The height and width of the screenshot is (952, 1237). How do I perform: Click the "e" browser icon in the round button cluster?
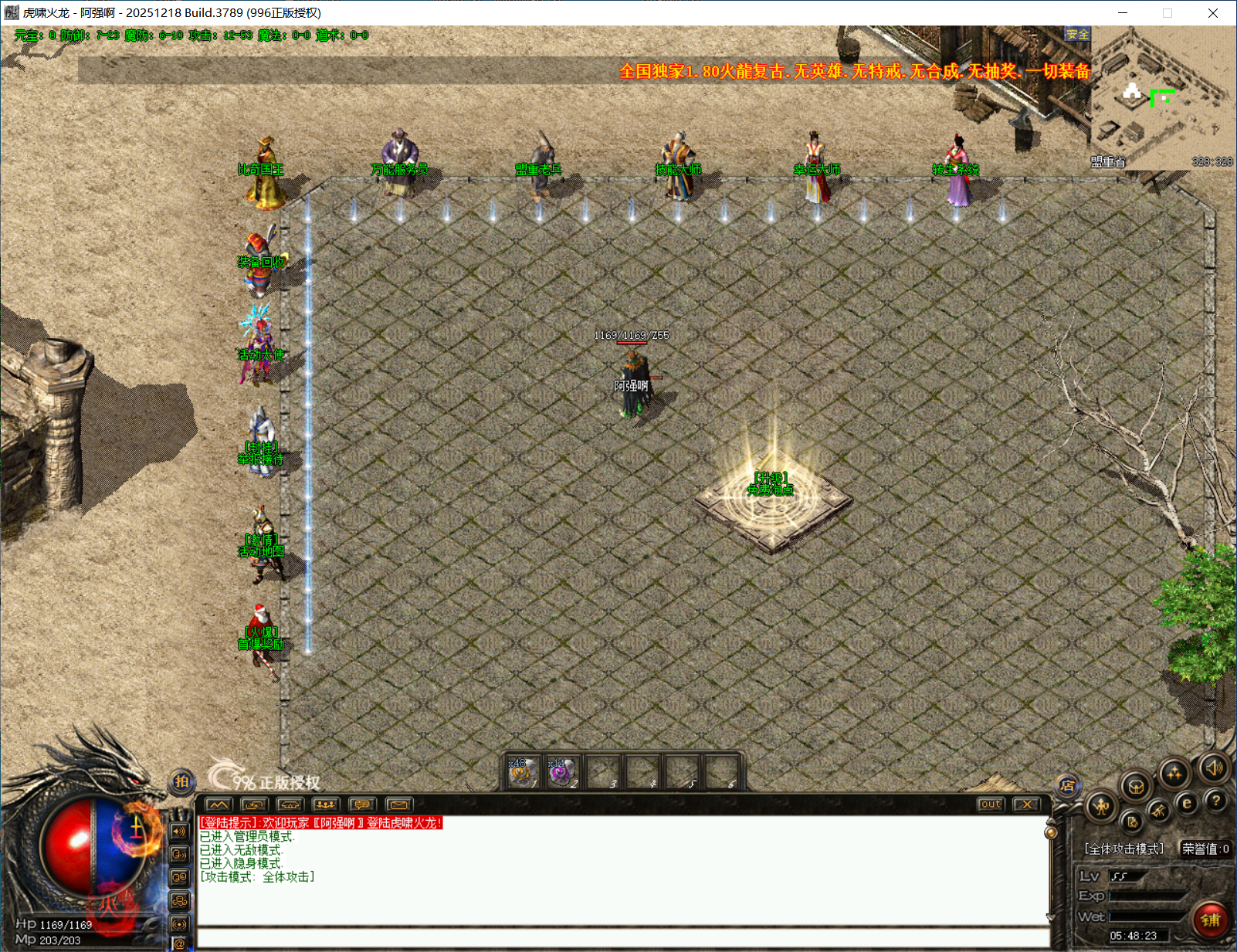tap(1188, 802)
